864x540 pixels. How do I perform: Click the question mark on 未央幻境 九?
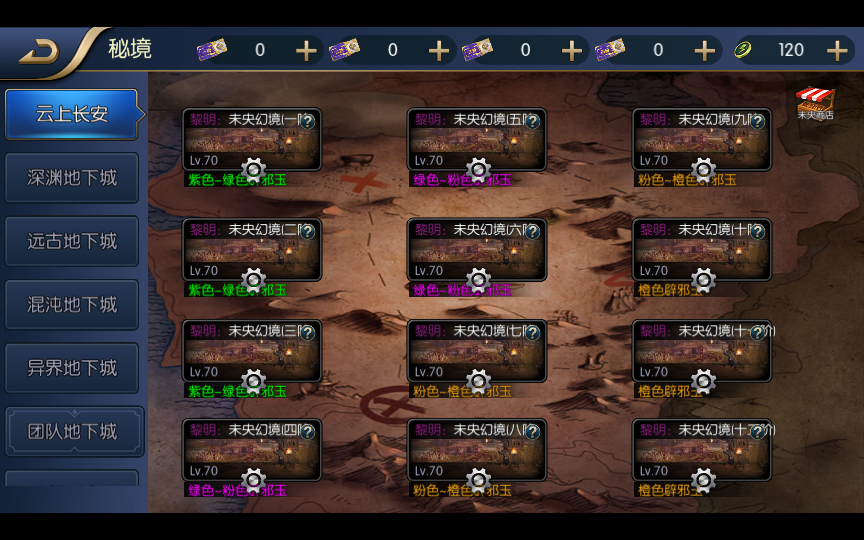(x=758, y=121)
